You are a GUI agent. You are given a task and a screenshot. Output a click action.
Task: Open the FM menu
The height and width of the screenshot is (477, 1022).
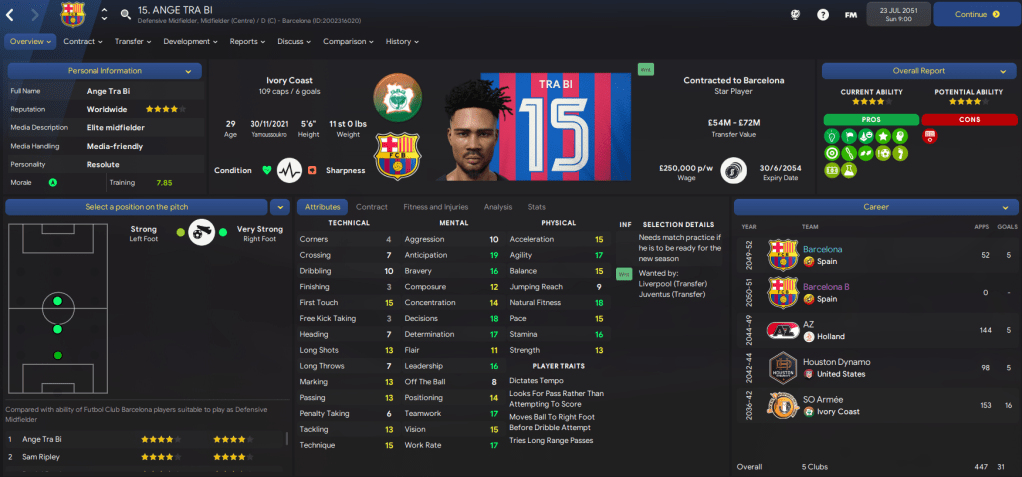pyautogui.click(x=850, y=15)
